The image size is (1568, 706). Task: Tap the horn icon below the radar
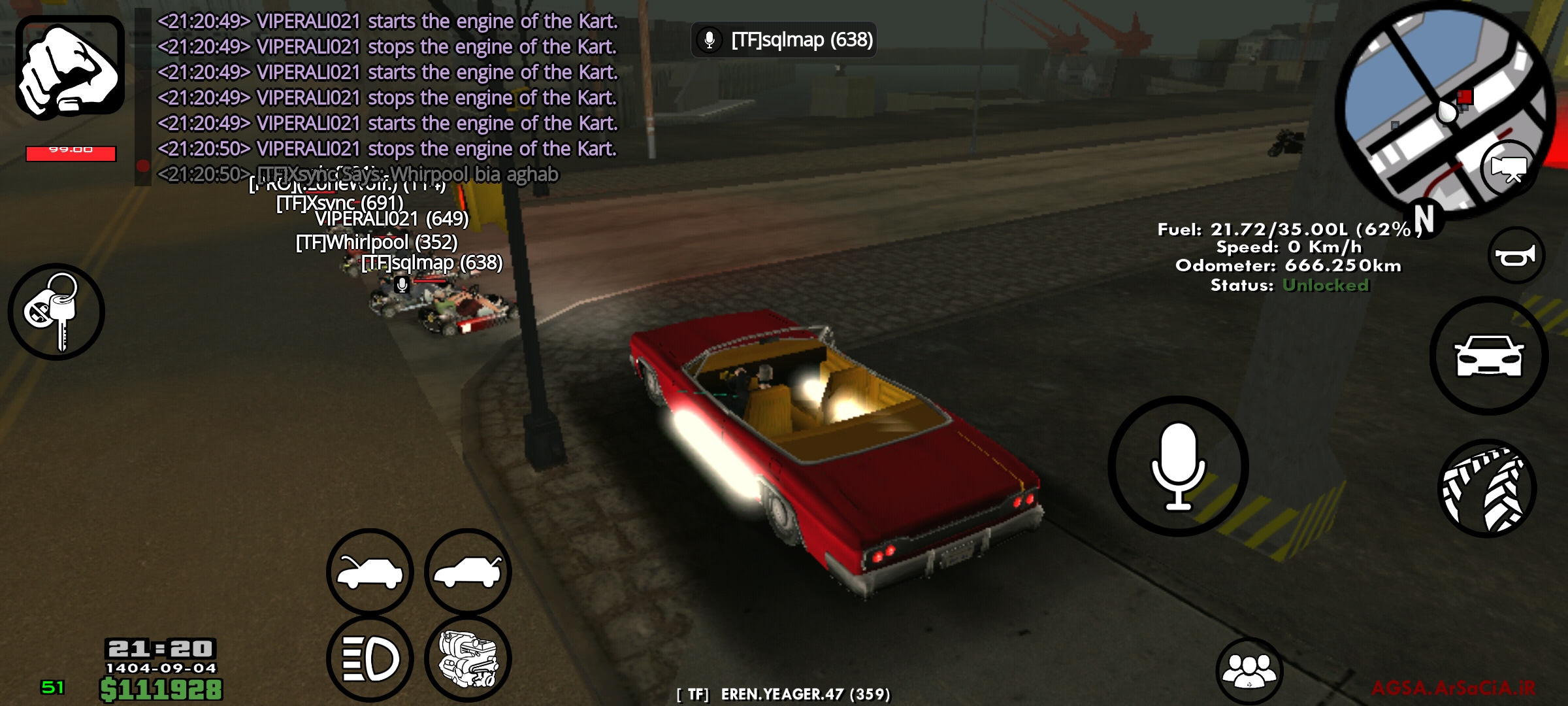coord(1516,255)
